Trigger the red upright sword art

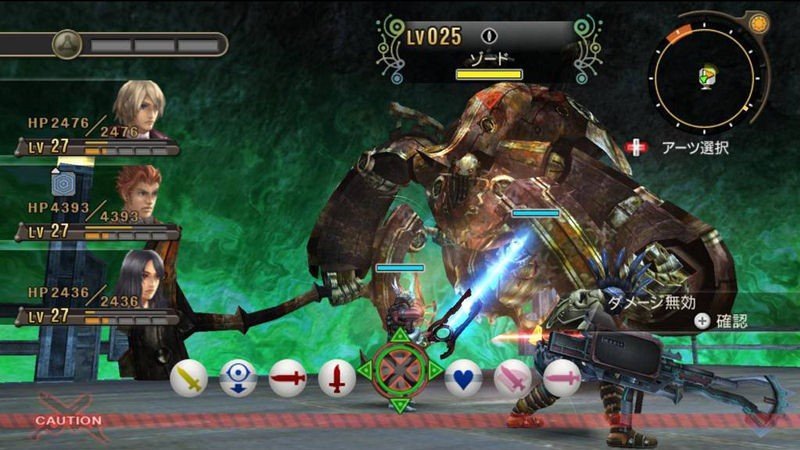pos(337,378)
